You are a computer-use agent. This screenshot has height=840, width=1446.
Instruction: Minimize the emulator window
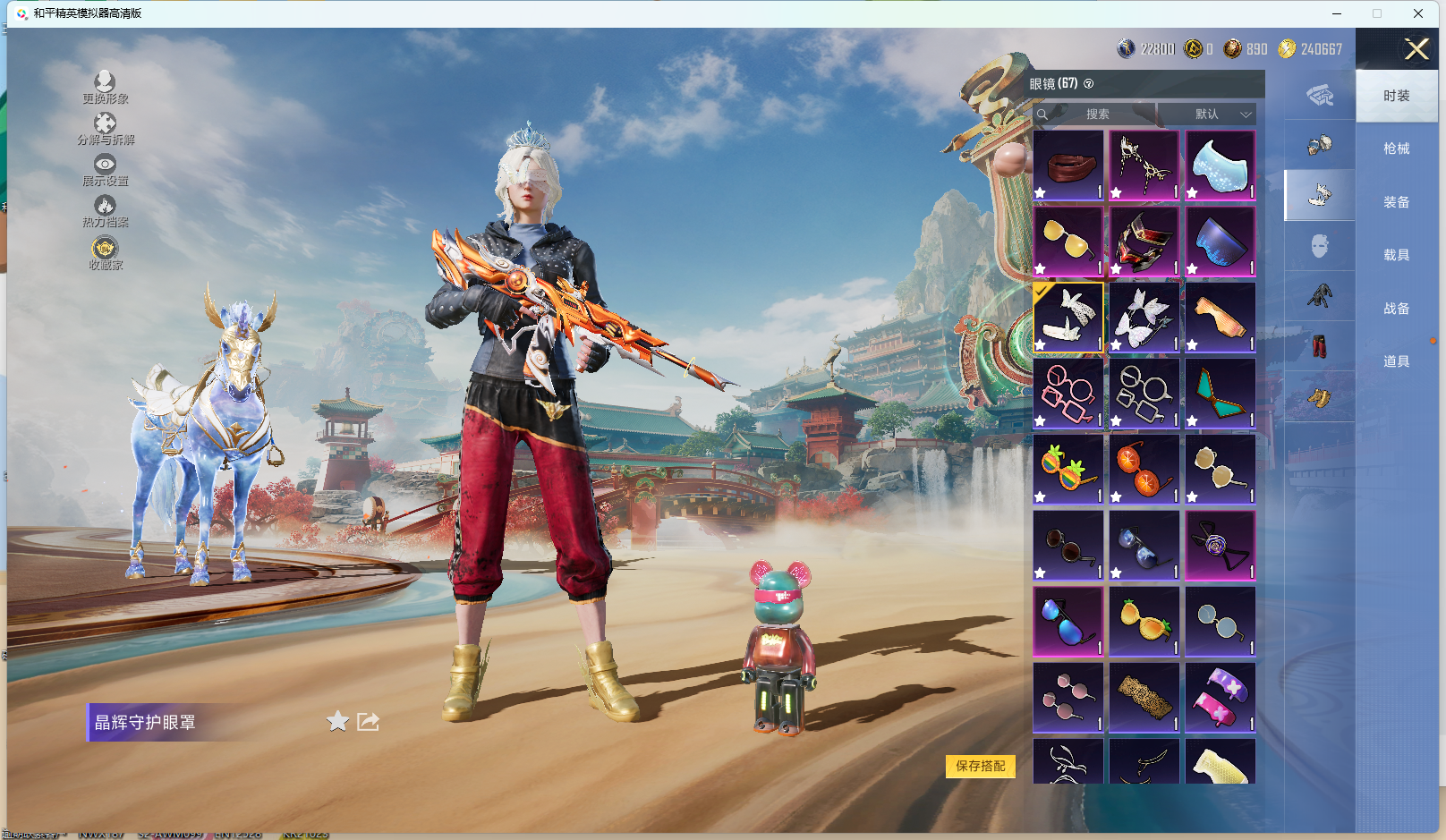(x=1337, y=13)
